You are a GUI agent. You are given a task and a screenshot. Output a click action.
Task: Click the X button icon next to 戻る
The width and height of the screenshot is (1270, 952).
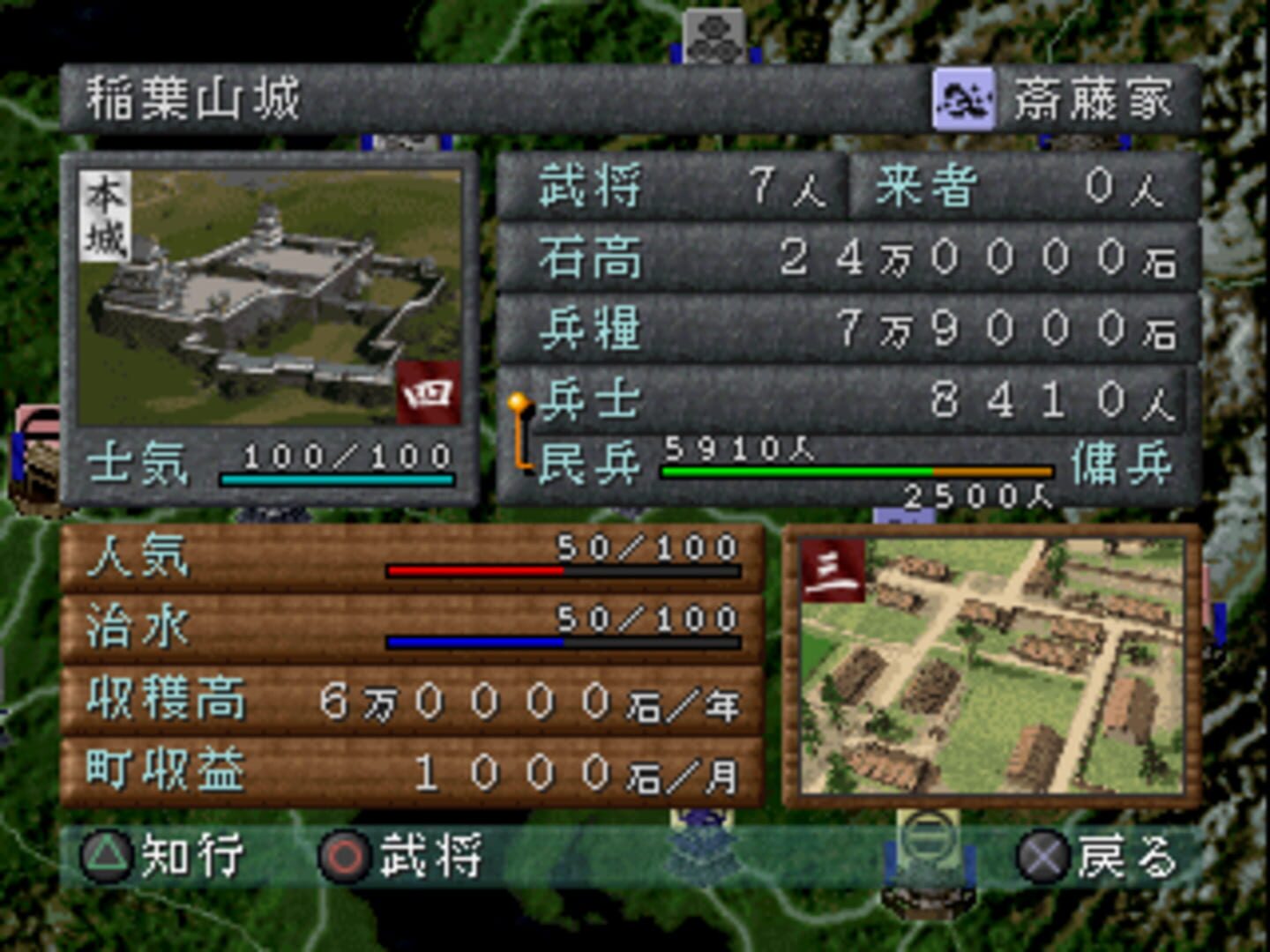(x=1043, y=855)
